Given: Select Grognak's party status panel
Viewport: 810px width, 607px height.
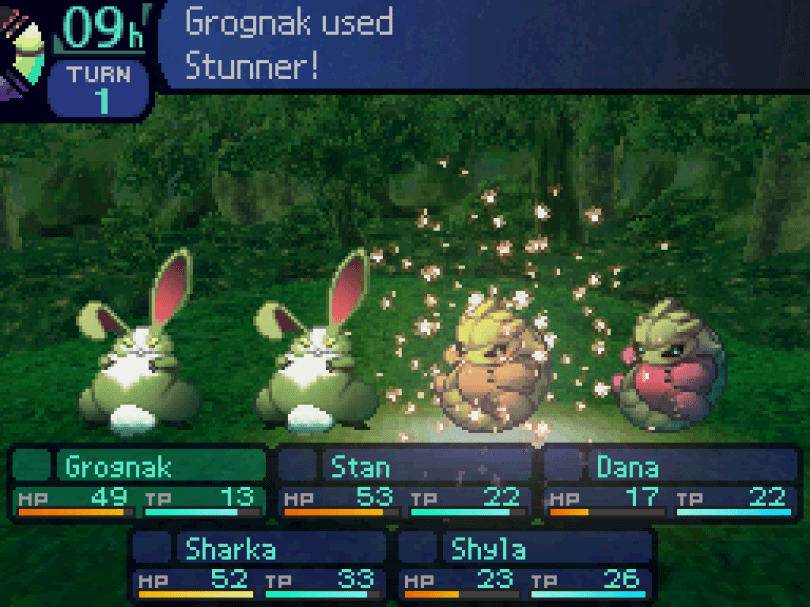Looking at the screenshot, I should (x=140, y=483).
